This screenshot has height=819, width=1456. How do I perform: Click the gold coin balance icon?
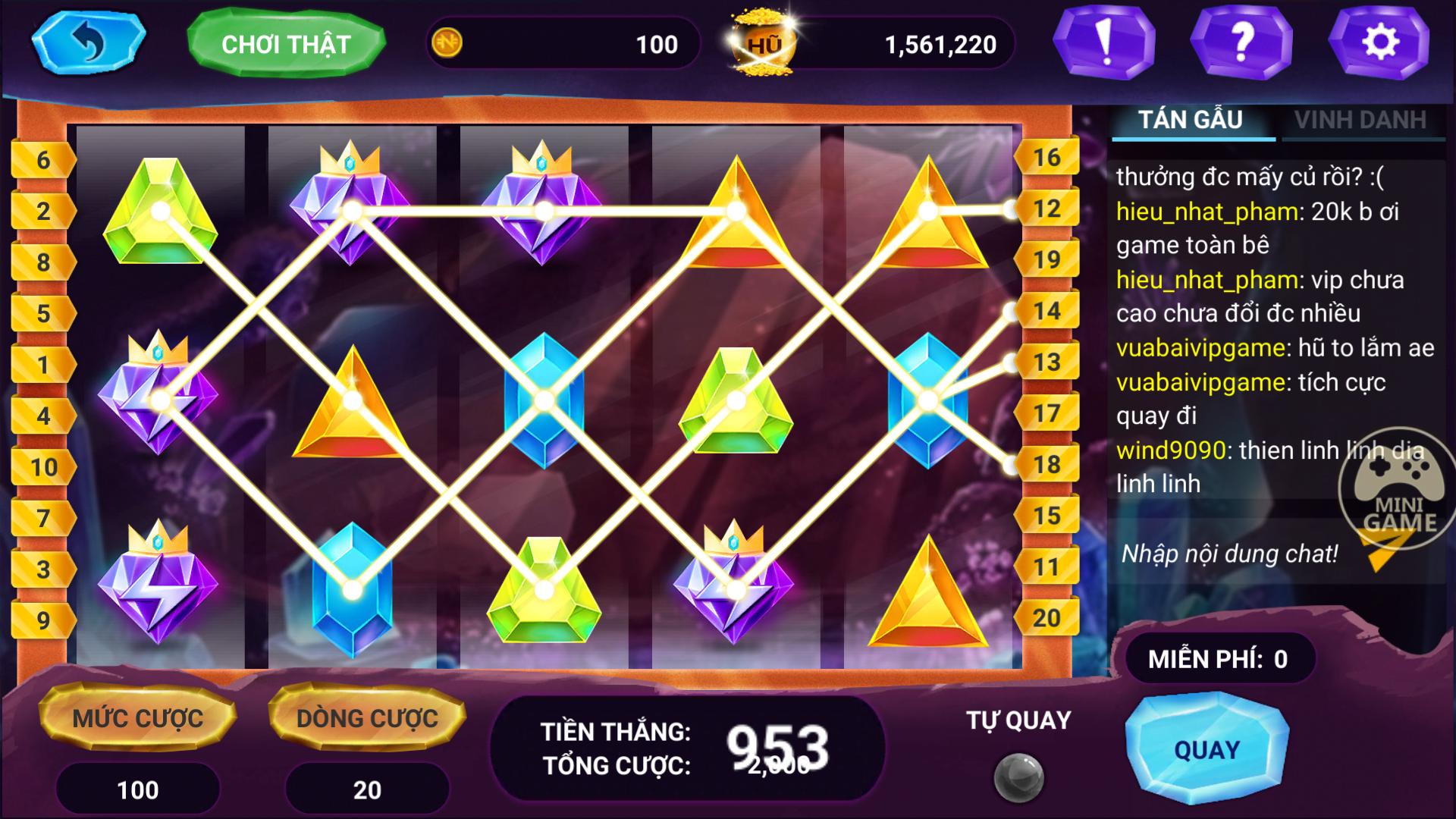pyautogui.click(x=446, y=44)
